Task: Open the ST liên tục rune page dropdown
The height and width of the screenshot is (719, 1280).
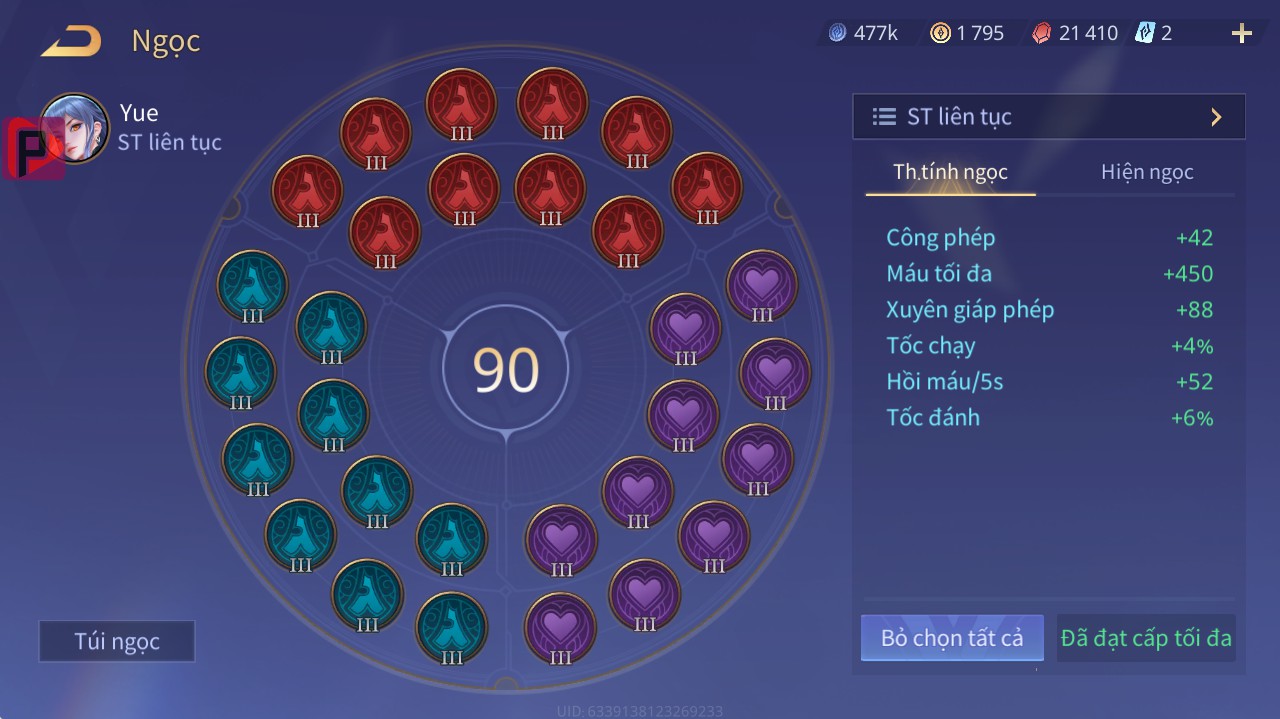Action: (1048, 117)
